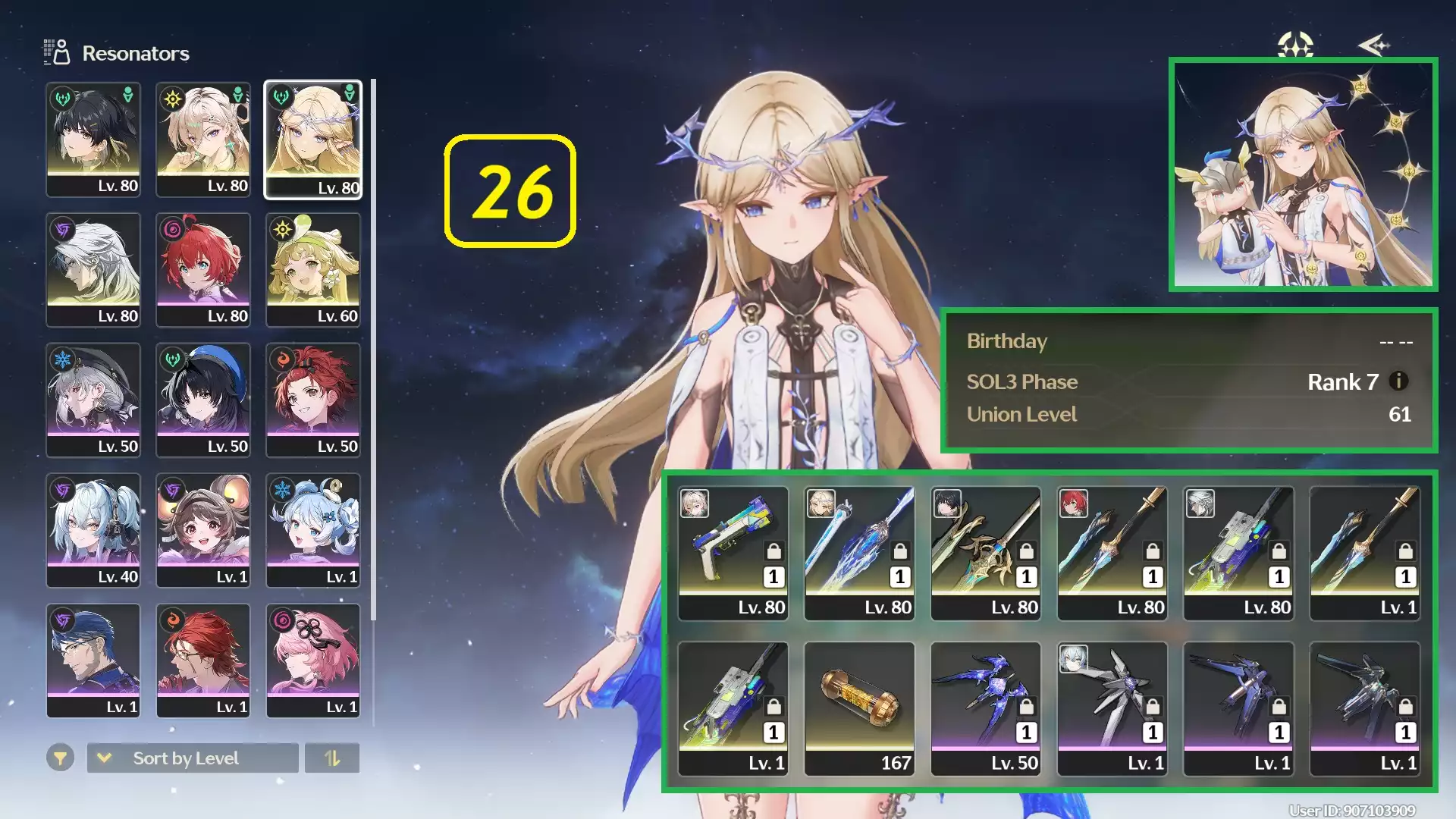Select the white-haired Lv. 40 resonator
1456x819 pixels.
(93, 531)
